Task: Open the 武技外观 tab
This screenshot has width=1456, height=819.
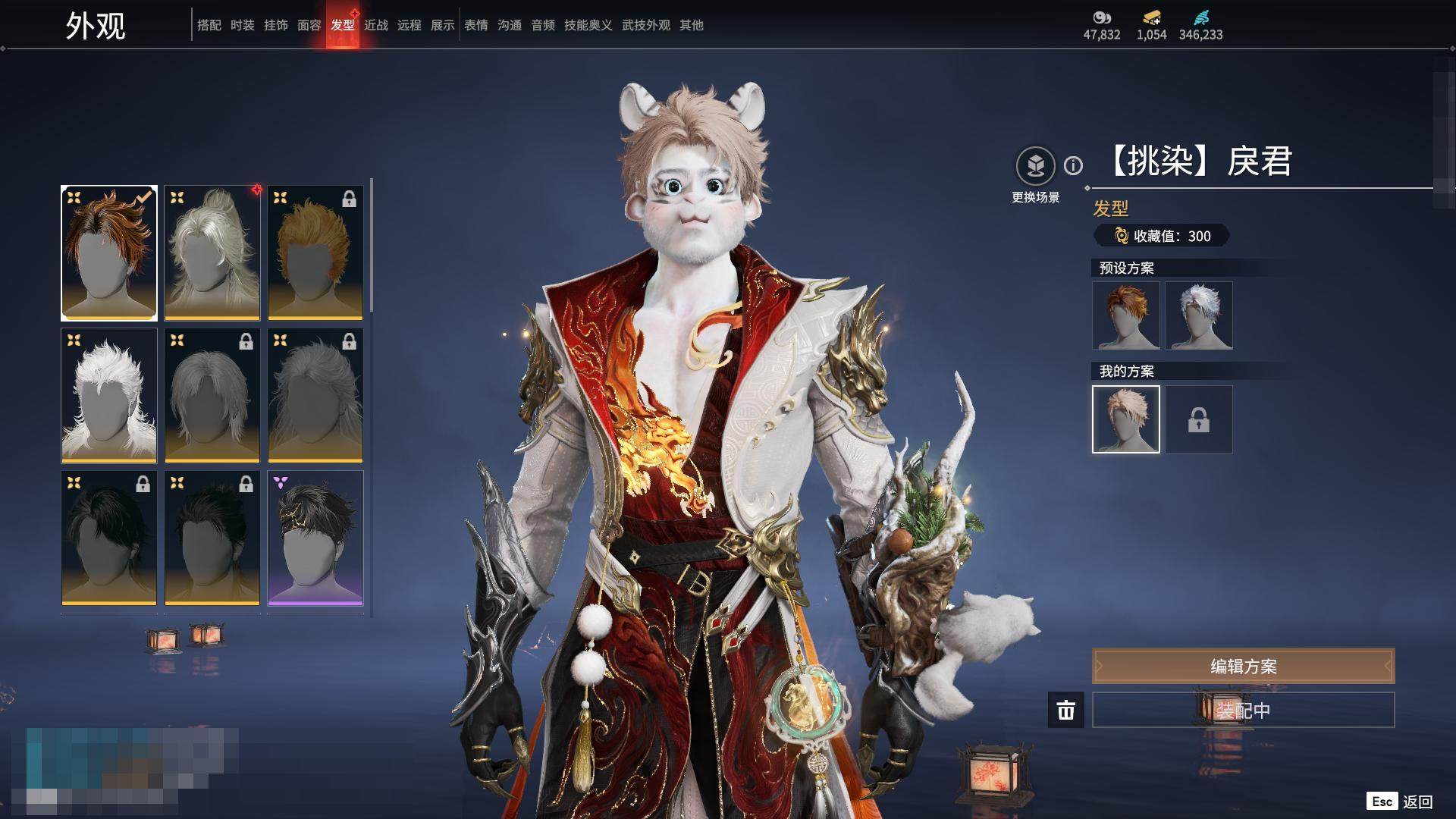Action: 646,25
